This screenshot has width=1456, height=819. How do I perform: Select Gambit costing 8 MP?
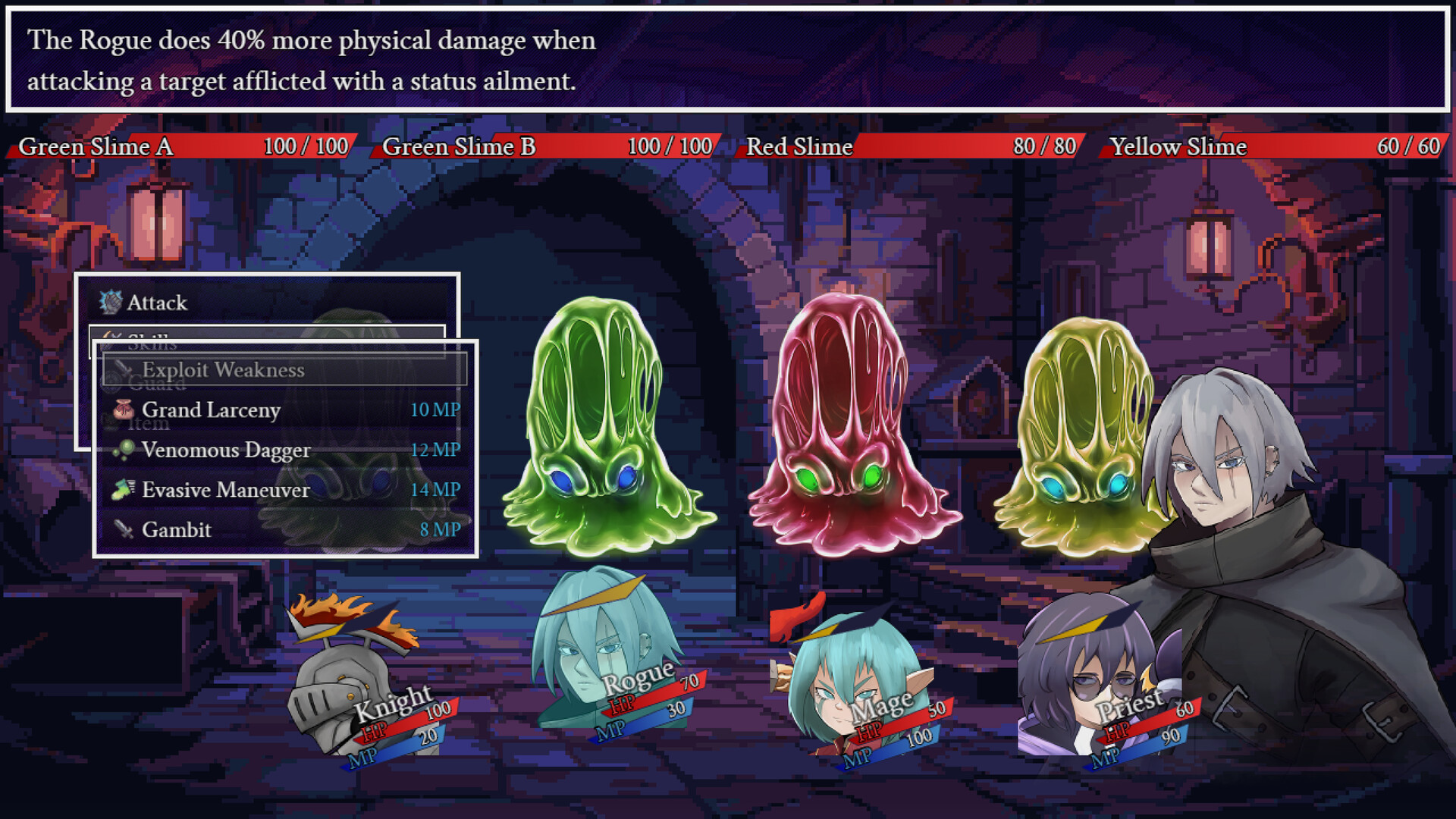coord(177,529)
